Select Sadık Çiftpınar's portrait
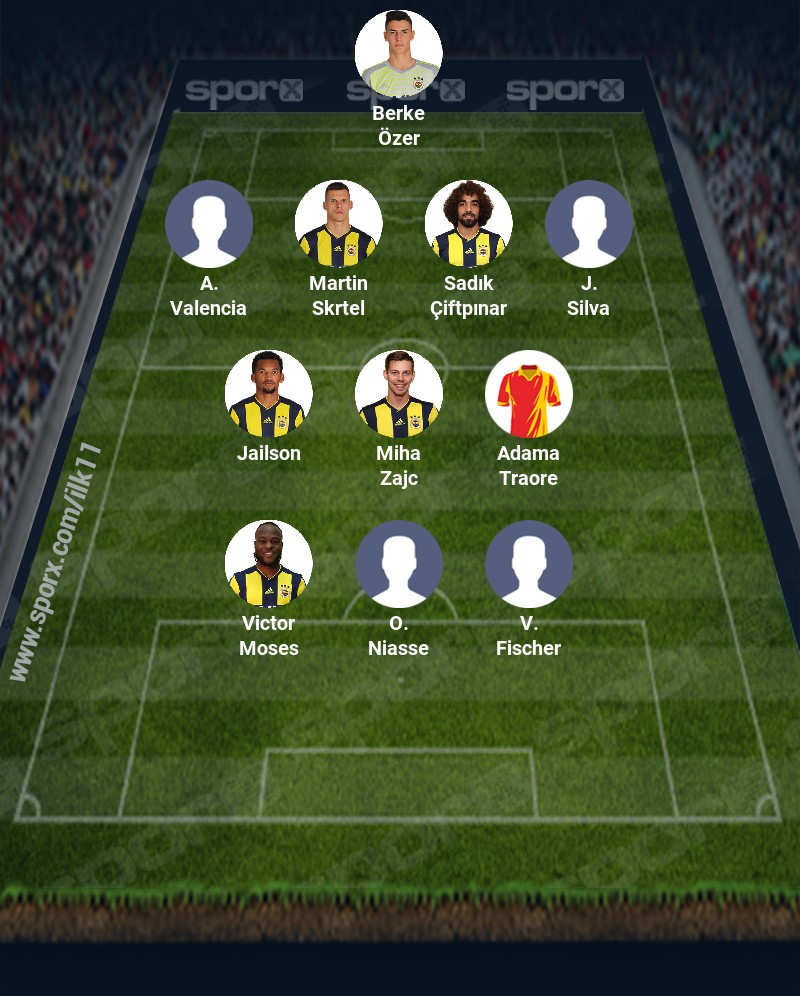This screenshot has height=996, width=800. (468, 224)
